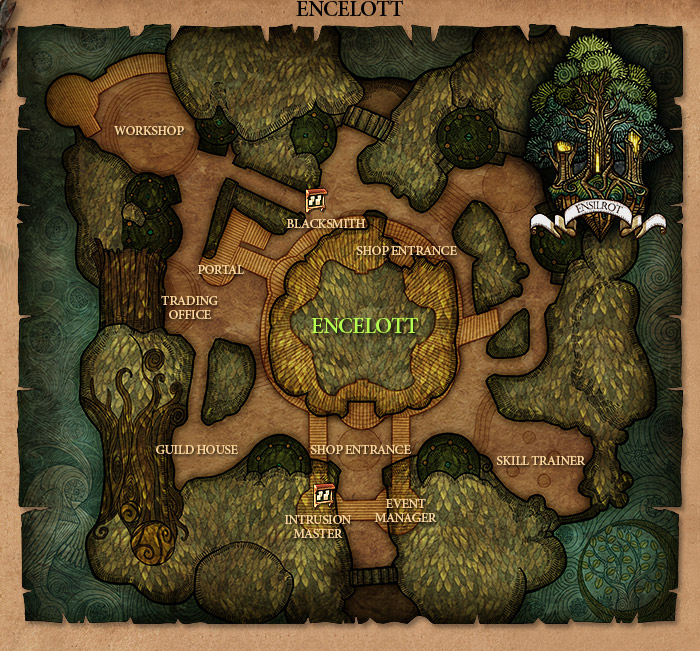Select the Event Manager label
The image size is (700, 651).
click(x=405, y=511)
